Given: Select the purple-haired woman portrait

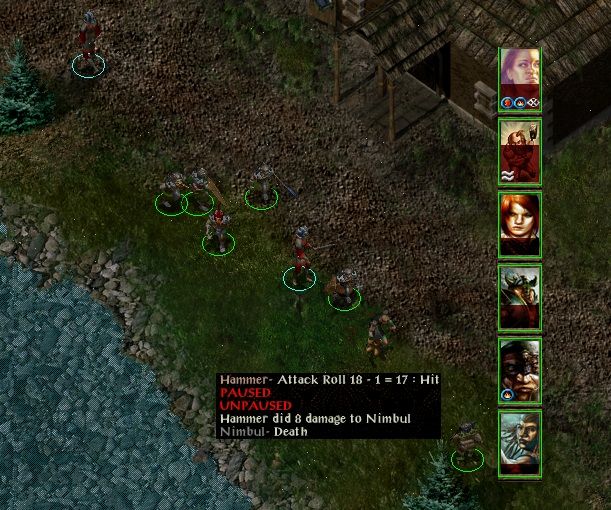Looking at the screenshot, I should (520, 76).
